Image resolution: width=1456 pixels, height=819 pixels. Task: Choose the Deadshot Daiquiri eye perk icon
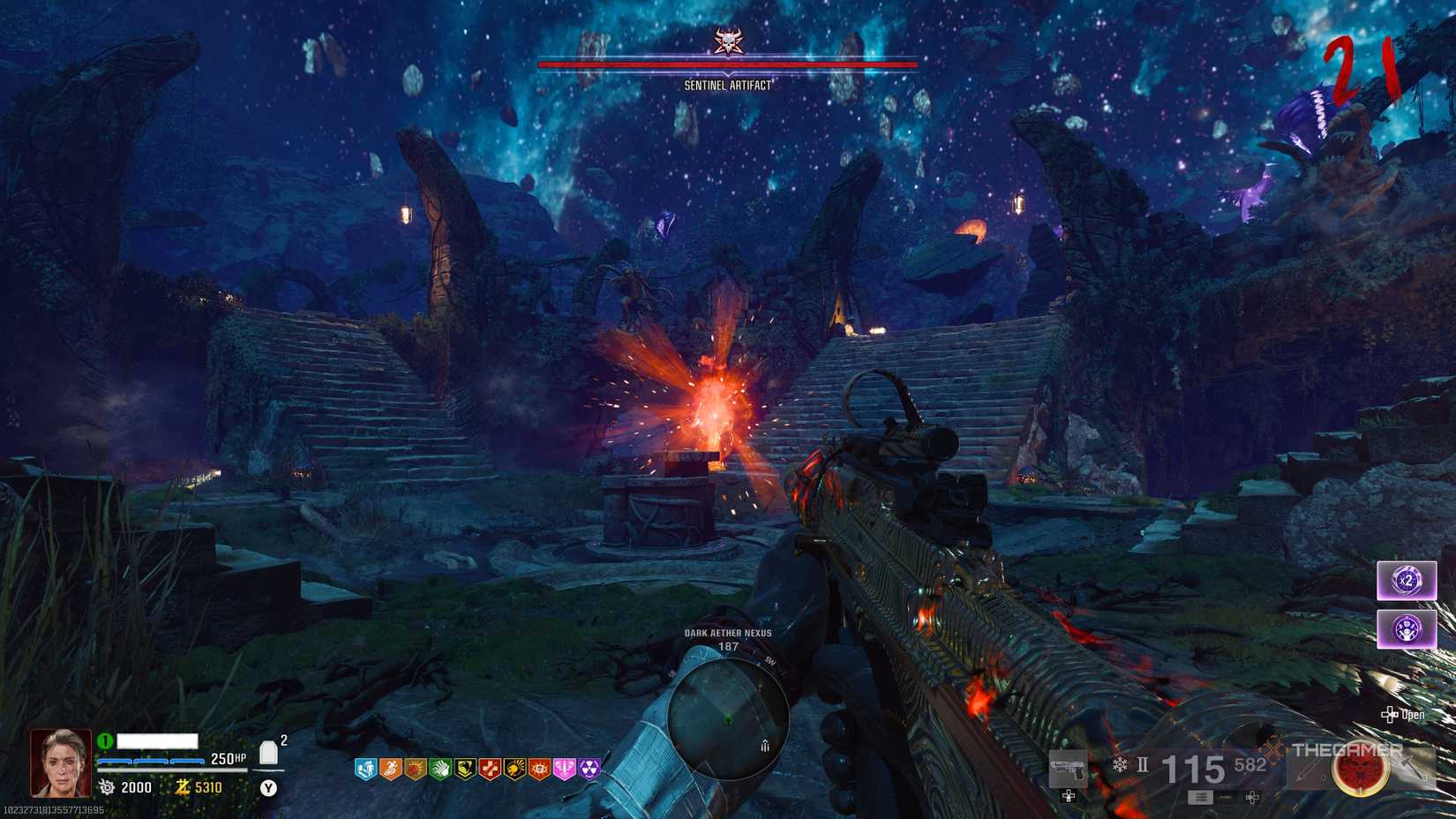click(x=539, y=770)
